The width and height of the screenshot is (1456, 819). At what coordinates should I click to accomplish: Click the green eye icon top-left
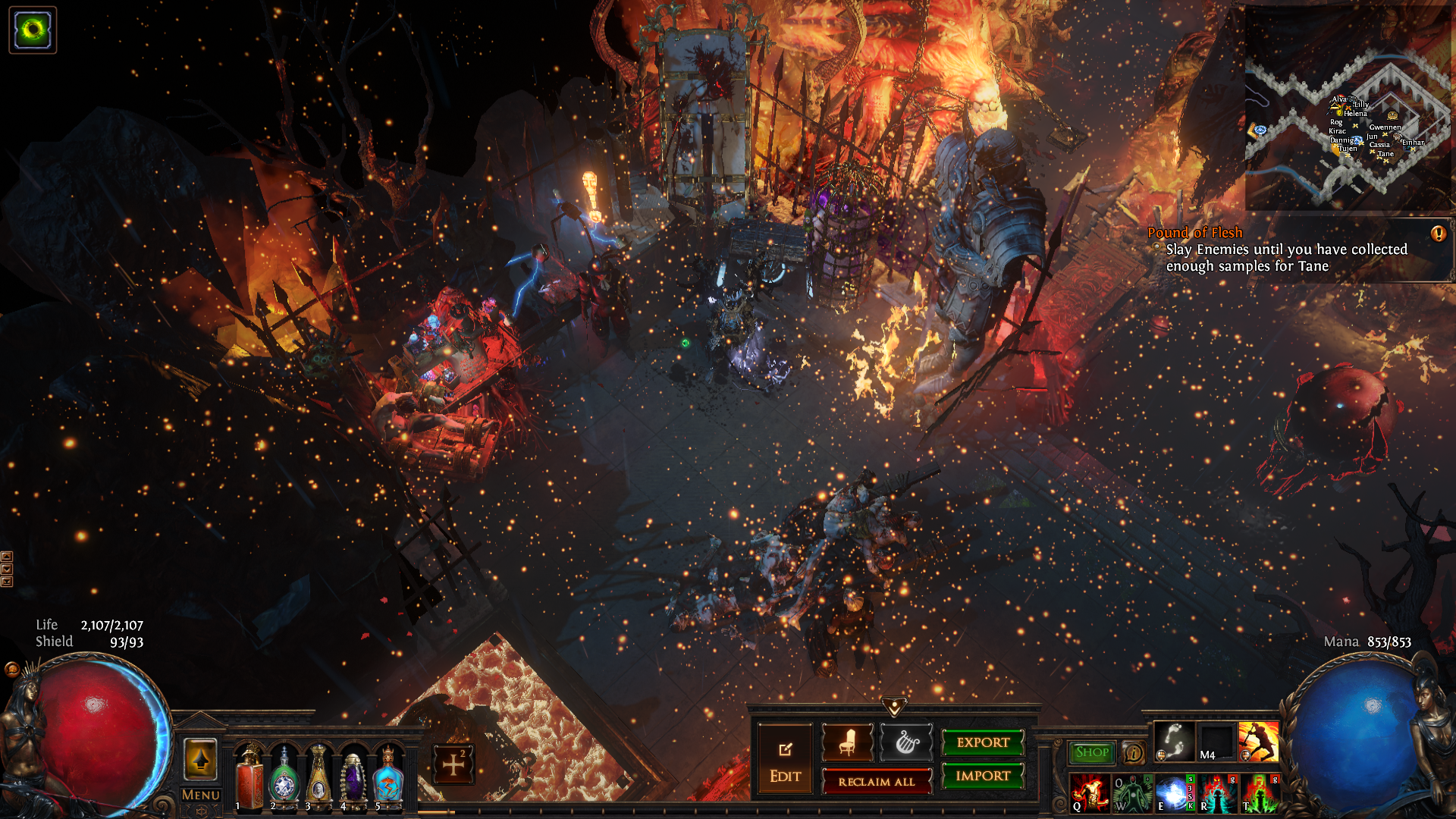pos(33,30)
